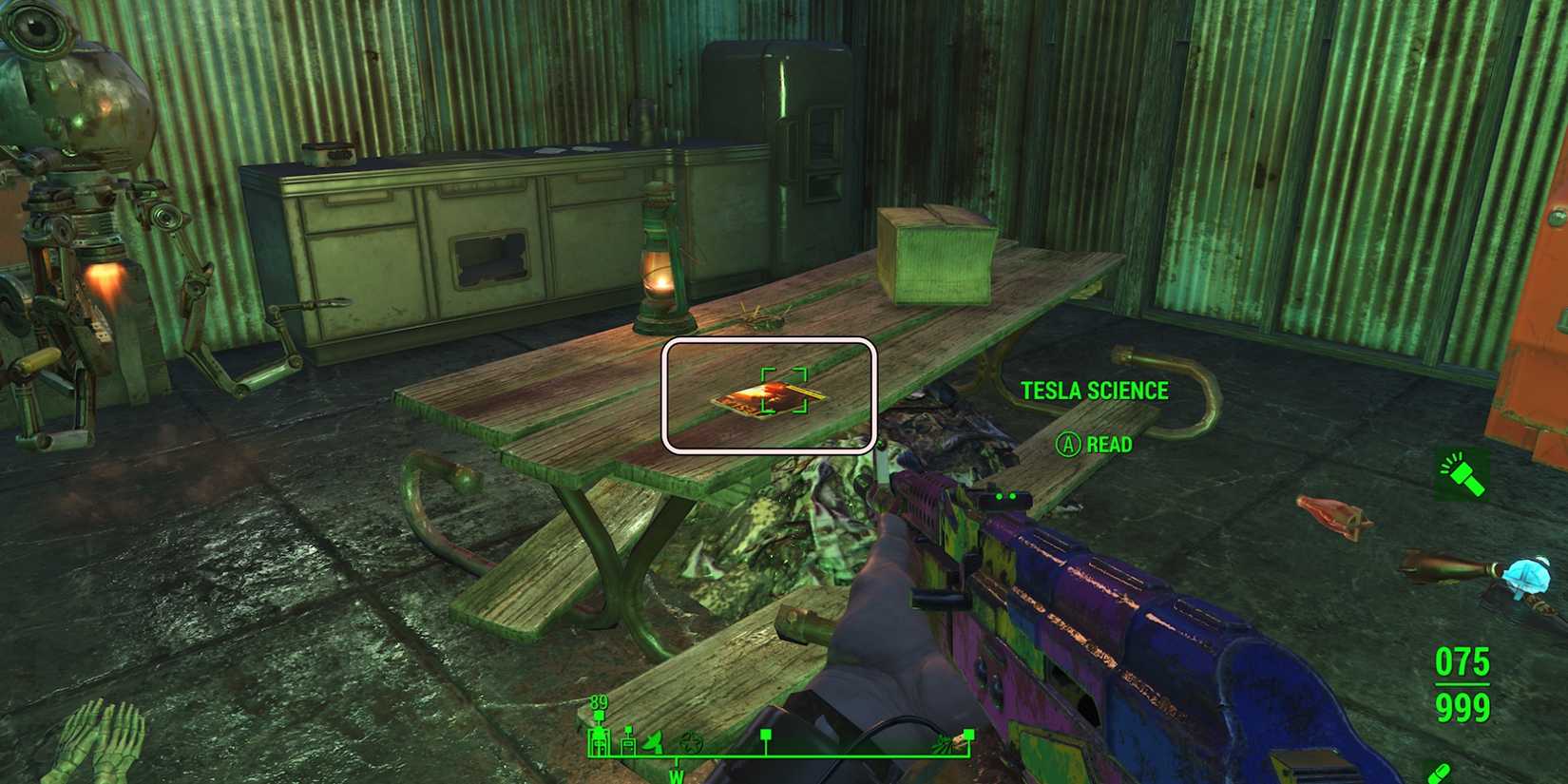Click the middle quest marker on the compass bar
Screen dimensions: 1568x784
766,735
